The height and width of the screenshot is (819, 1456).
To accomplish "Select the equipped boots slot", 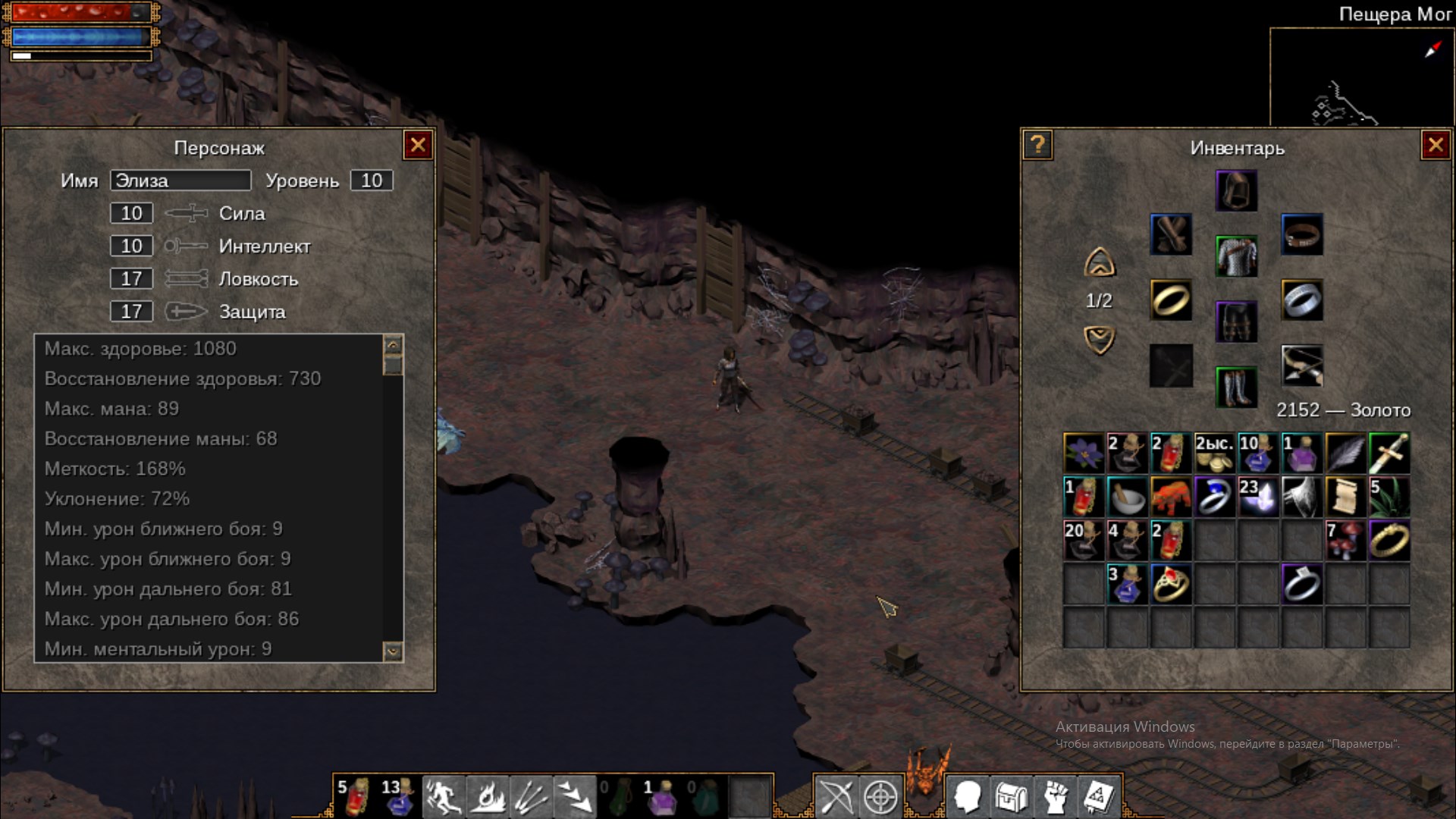I will 1236,387.
